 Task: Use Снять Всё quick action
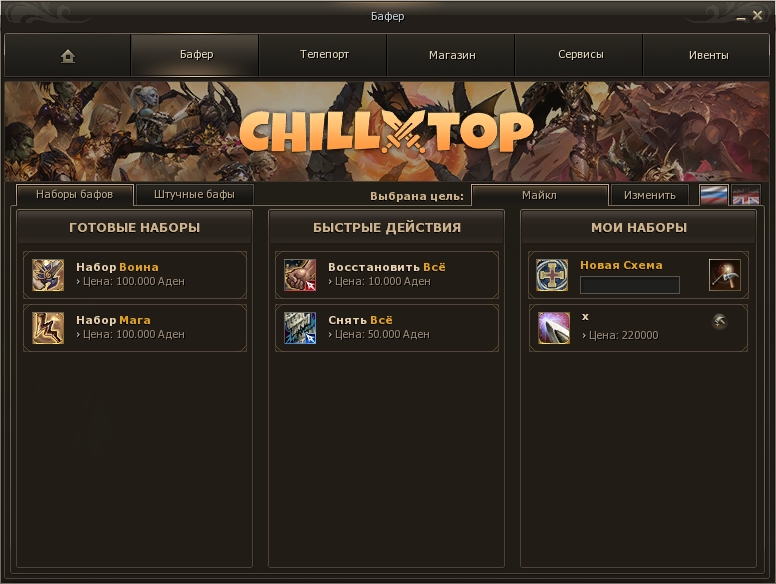point(387,327)
